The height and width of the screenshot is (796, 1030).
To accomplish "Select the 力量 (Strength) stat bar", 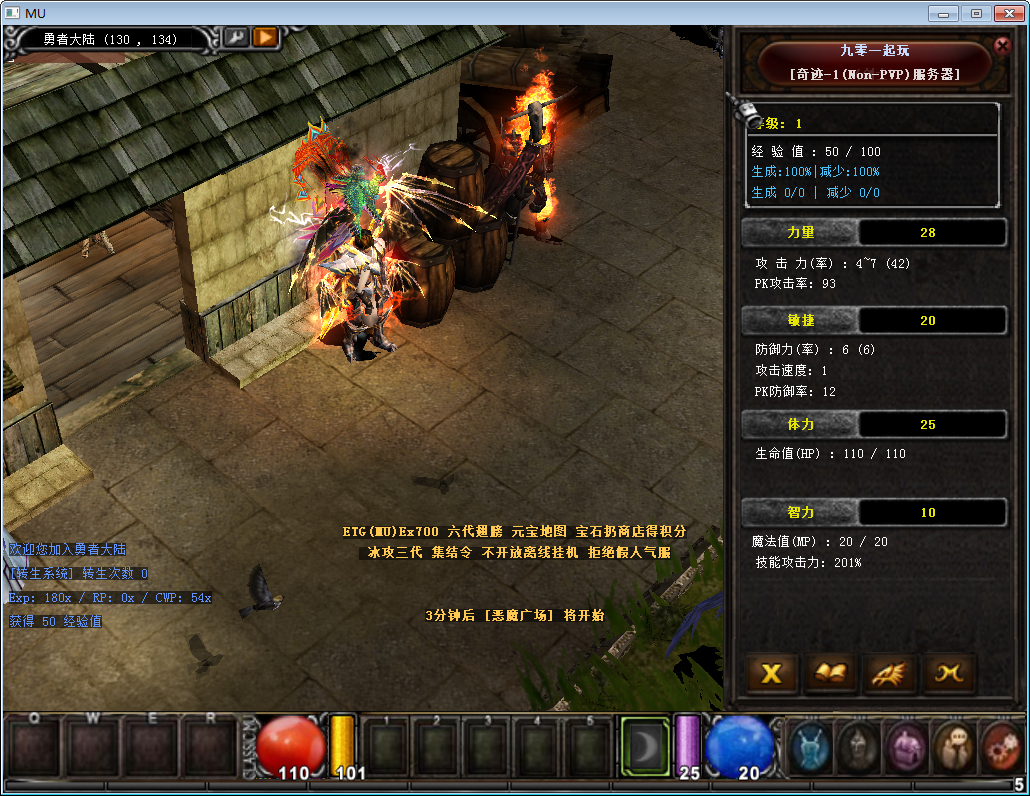I will pyautogui.click(x=800, y=232).
